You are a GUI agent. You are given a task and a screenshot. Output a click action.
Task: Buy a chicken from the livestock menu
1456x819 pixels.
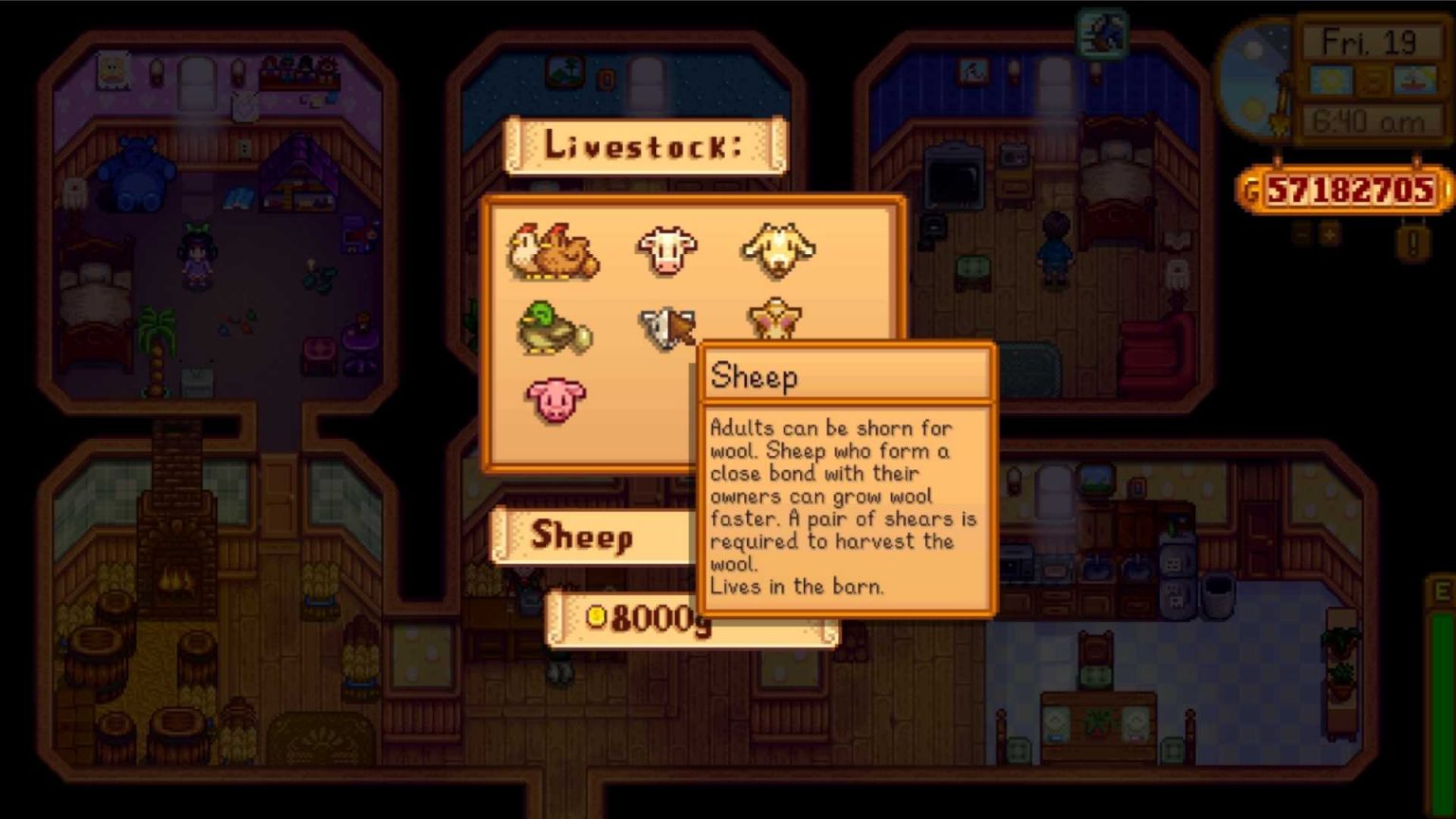[x=555, y=251]
